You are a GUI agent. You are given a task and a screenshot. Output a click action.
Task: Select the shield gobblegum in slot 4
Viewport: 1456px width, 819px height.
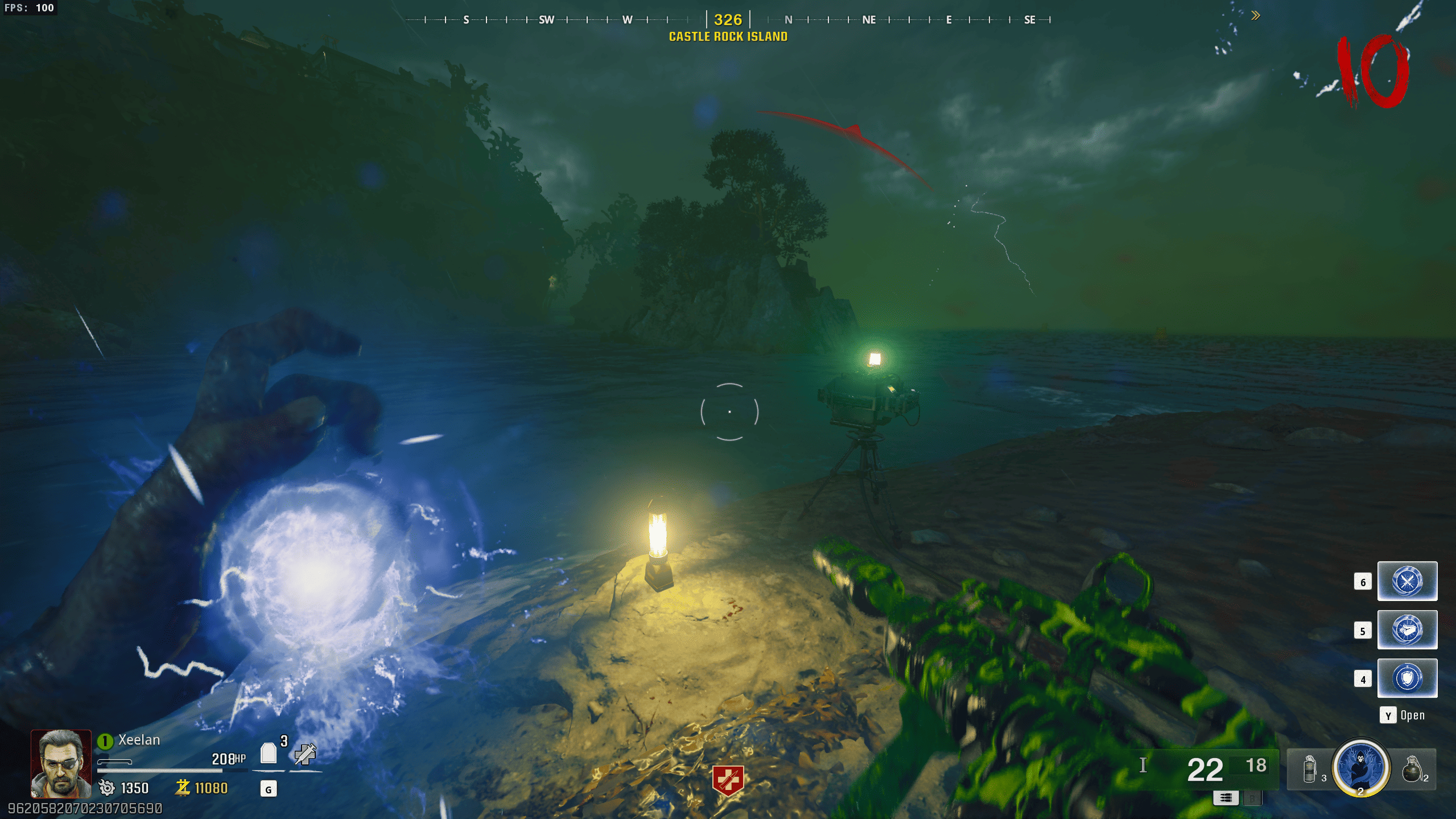pyautogui.click(x=1406, y=678)
